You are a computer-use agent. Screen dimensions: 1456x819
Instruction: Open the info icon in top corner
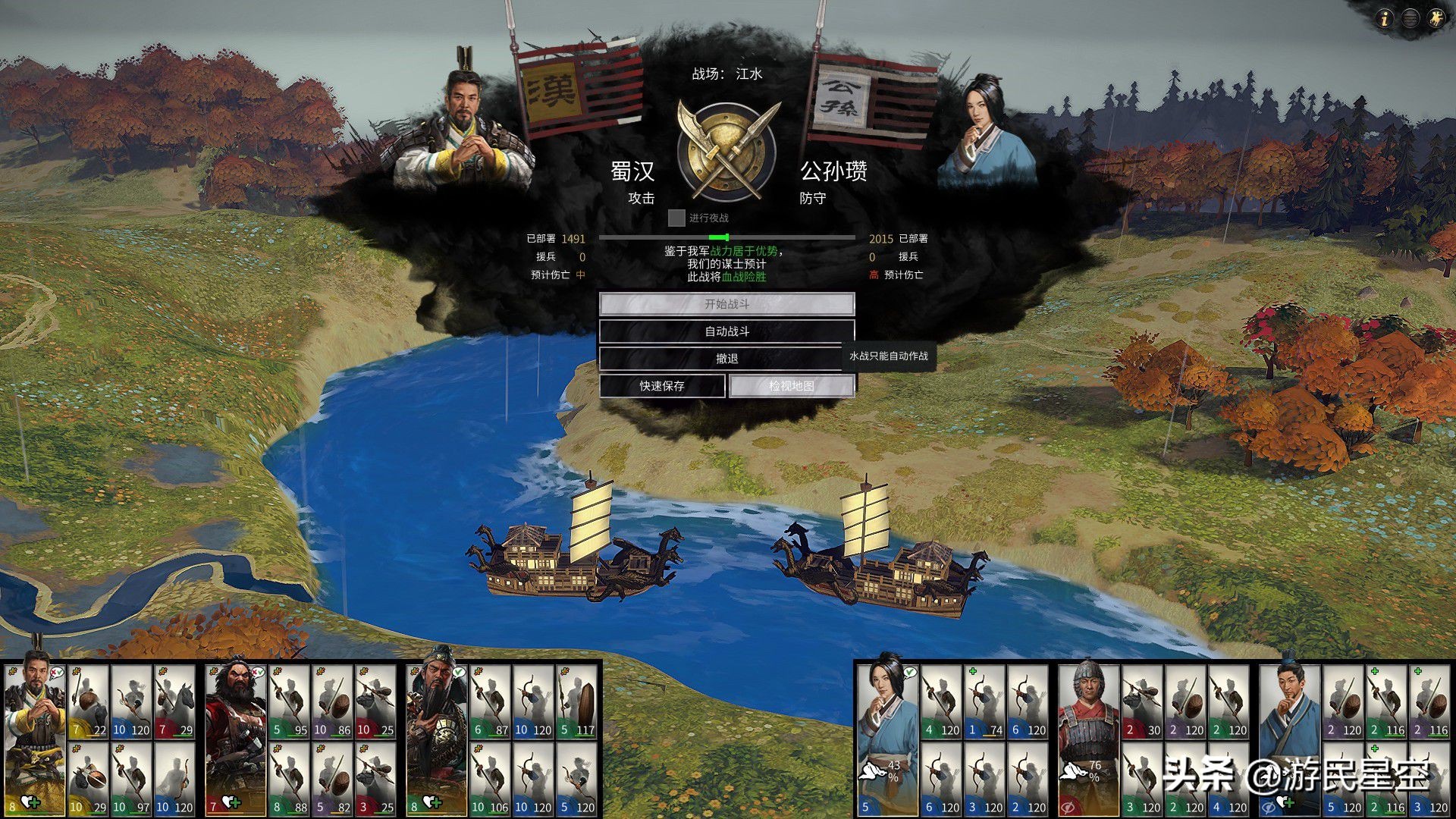1385,19
